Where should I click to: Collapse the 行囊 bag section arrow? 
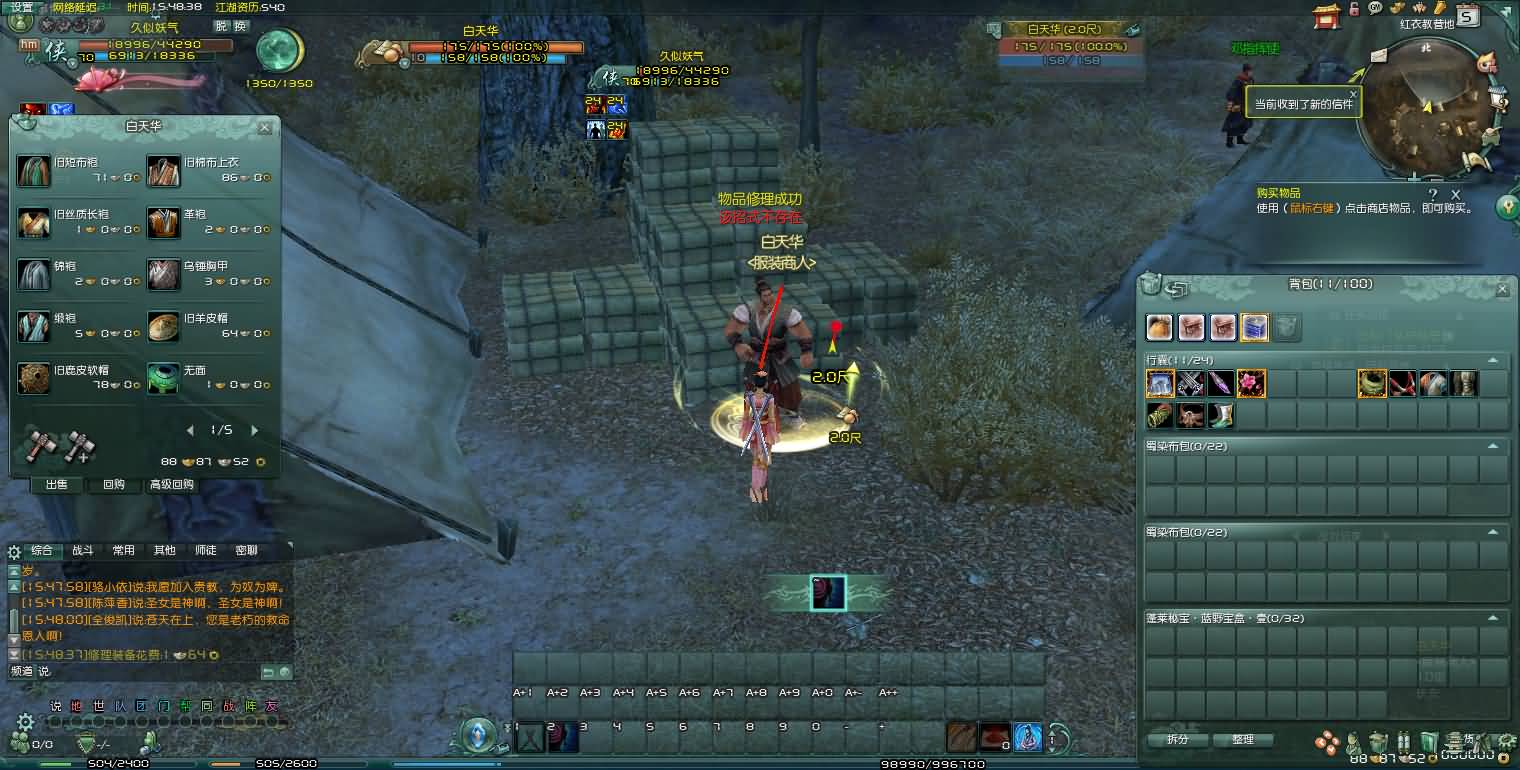[x=1493, y=360]
